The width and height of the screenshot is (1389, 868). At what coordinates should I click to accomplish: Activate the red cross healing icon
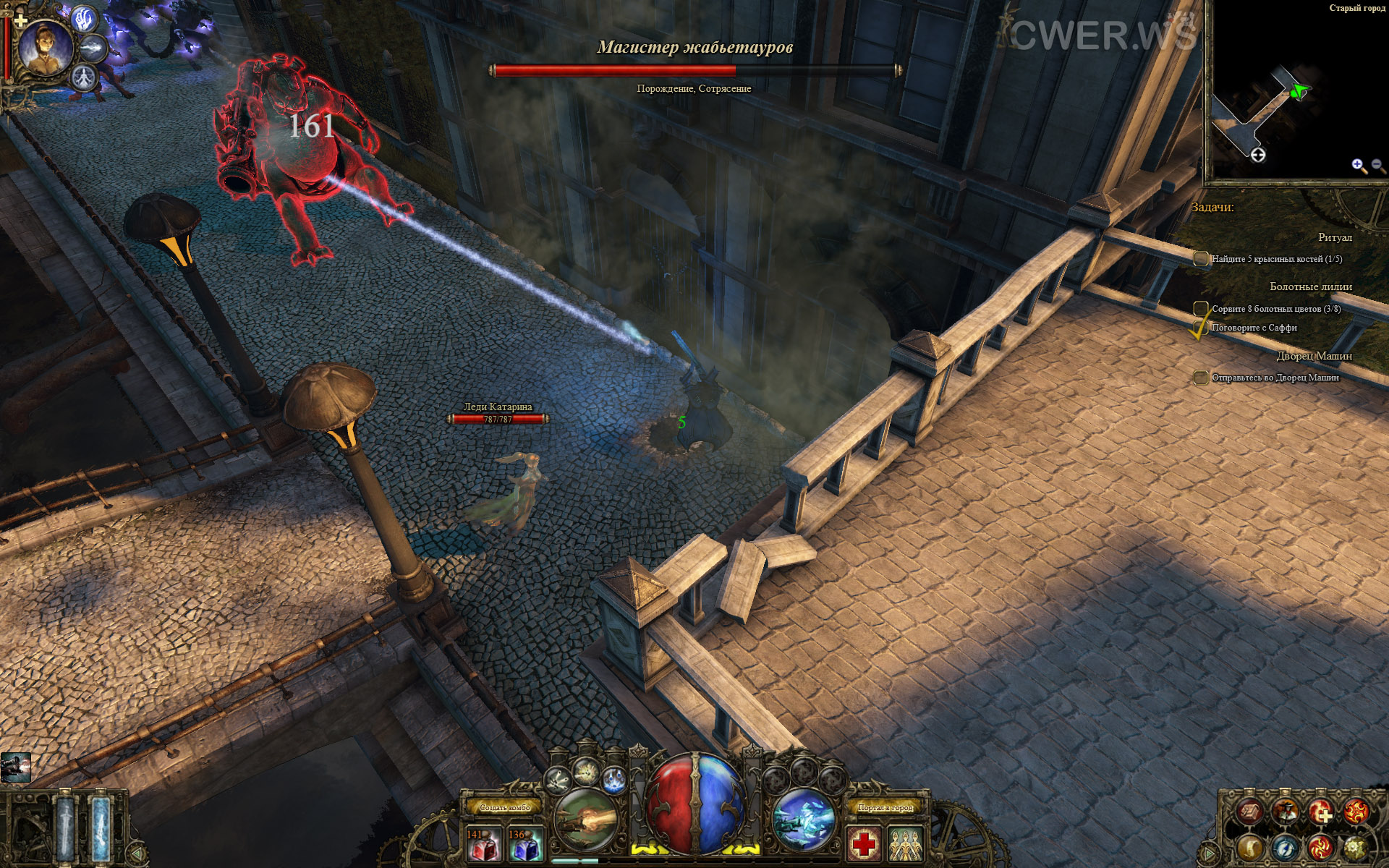click(x=864, y=844)
